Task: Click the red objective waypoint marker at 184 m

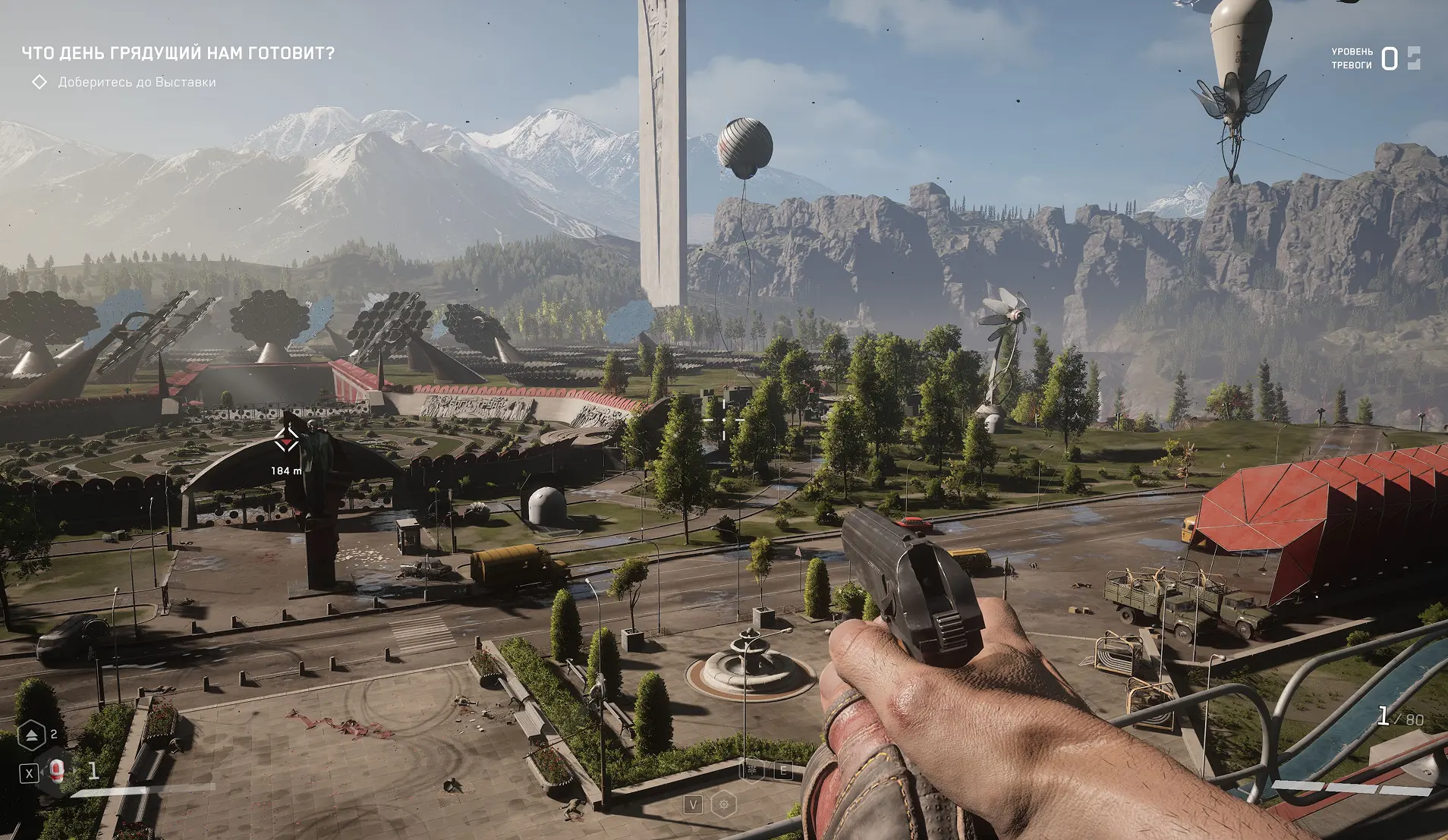Action: pos(286,440)
